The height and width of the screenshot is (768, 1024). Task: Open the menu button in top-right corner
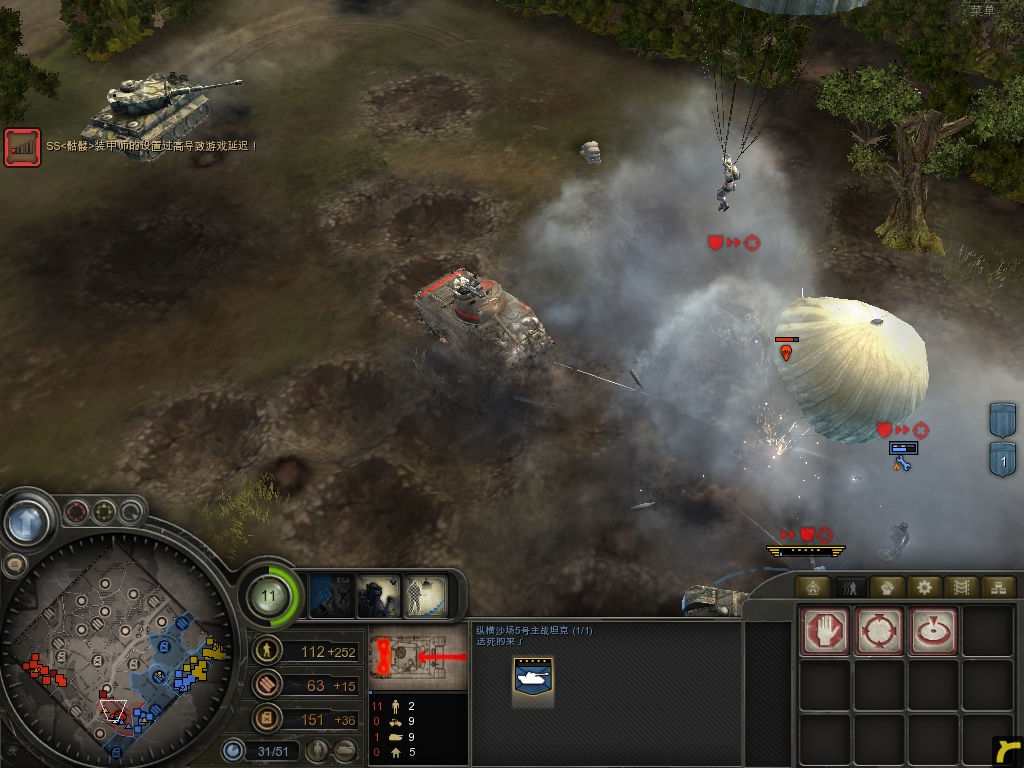pyautogui.click(x=982, y=10)
